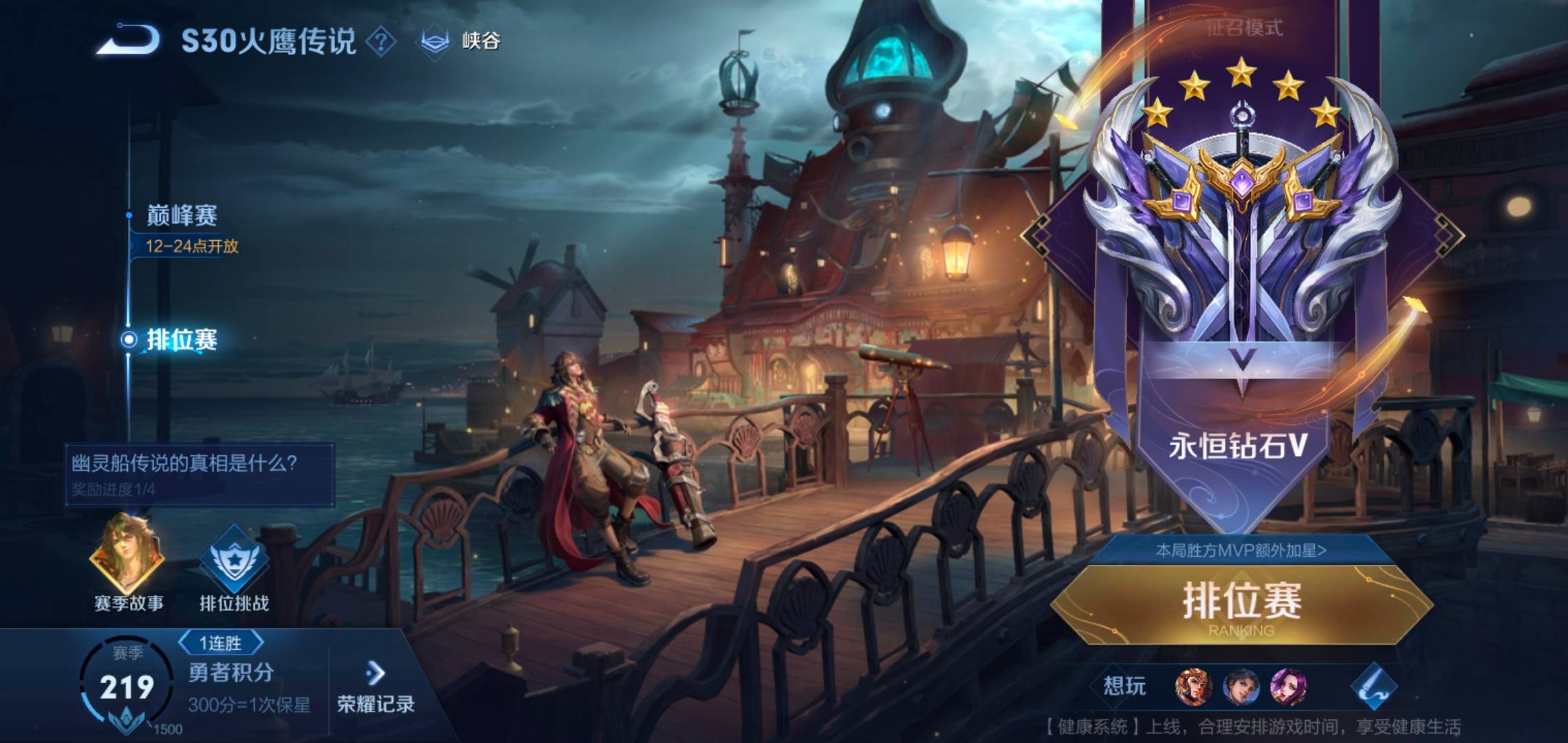1568x743 pixels.
Task: Select the 排位赛 tab on the left
Action: (x=182, y=340)
